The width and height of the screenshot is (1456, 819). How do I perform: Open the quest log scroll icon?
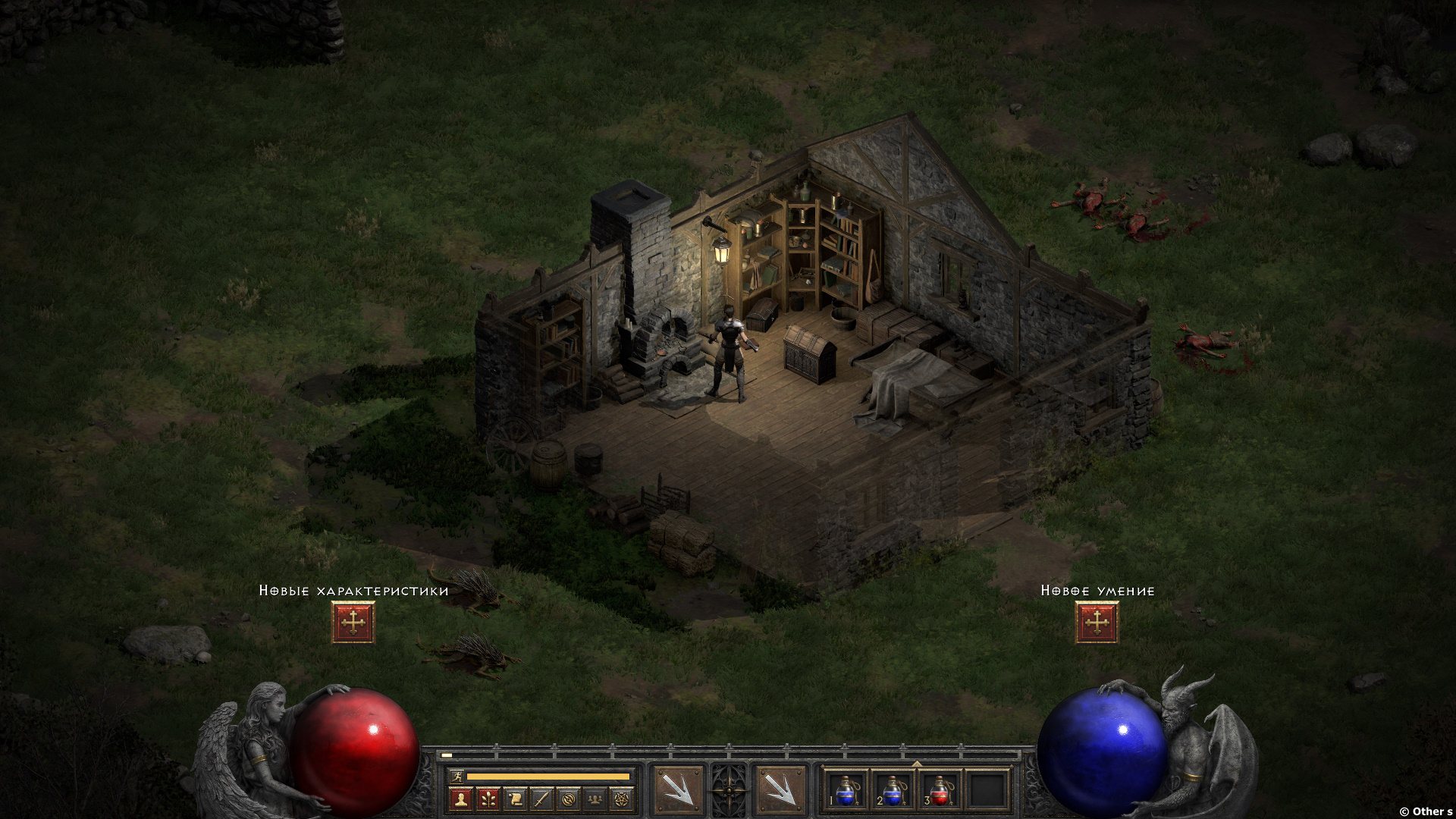coord(515,799)
